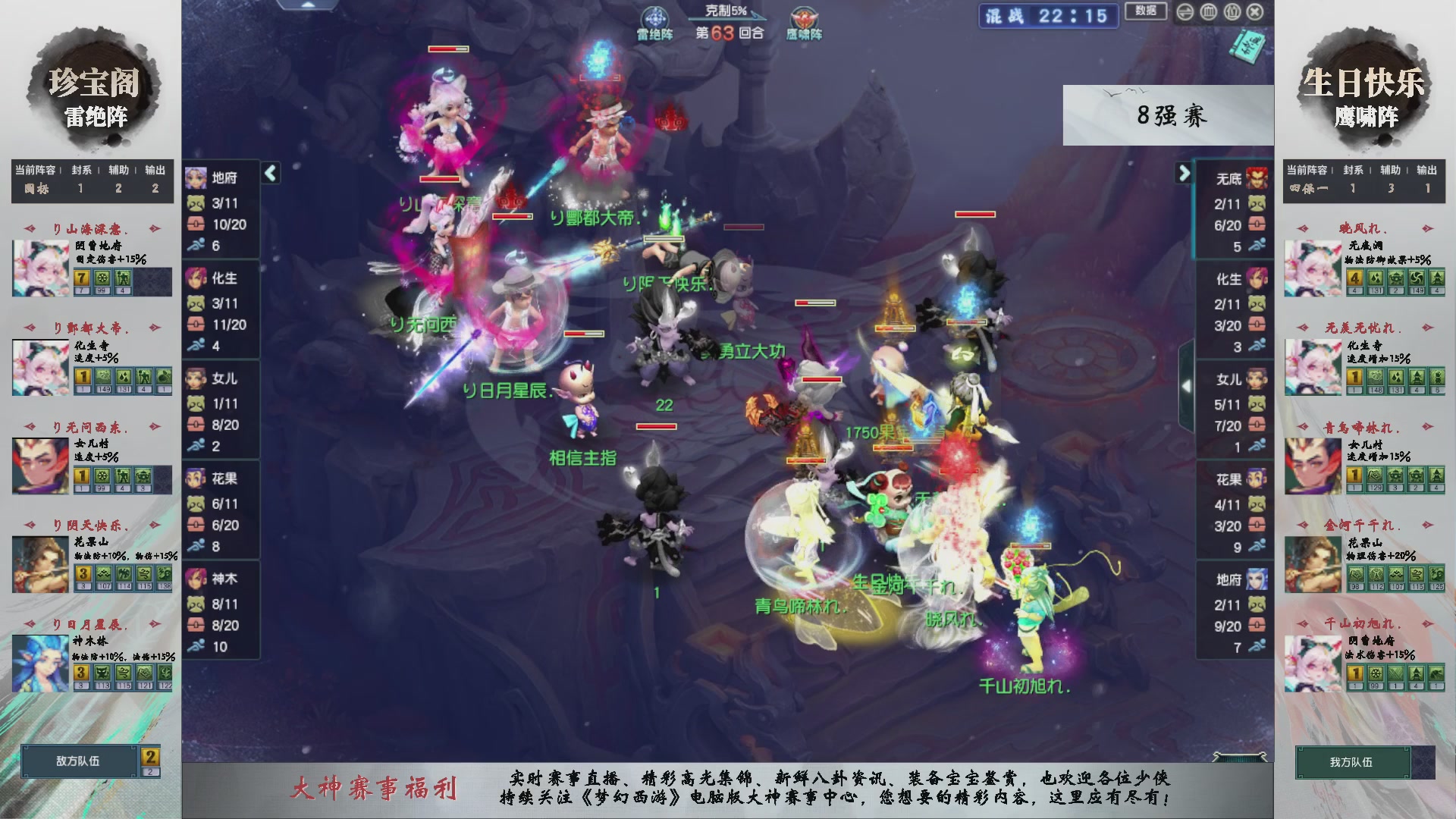Switch to the 敌方队伍 panel
This screenshot has width=1456, height=819.
(80, 760)
